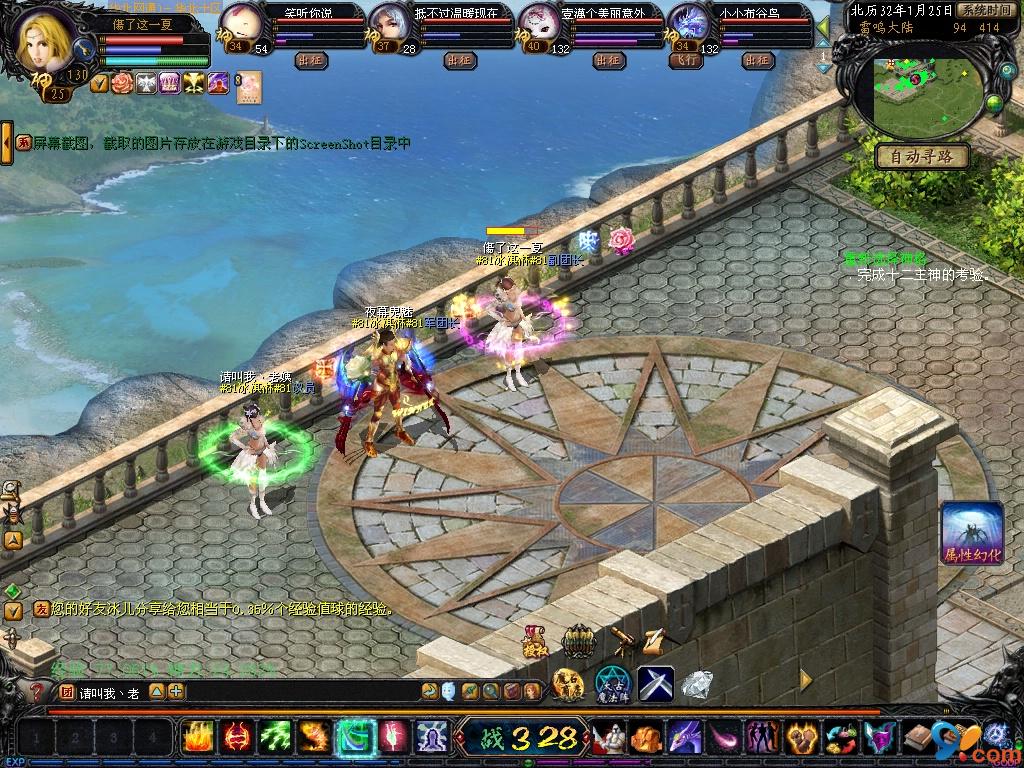
Task: Select the 小小布谷鸟 dragon pet portrait
Action: click(687, 22)
